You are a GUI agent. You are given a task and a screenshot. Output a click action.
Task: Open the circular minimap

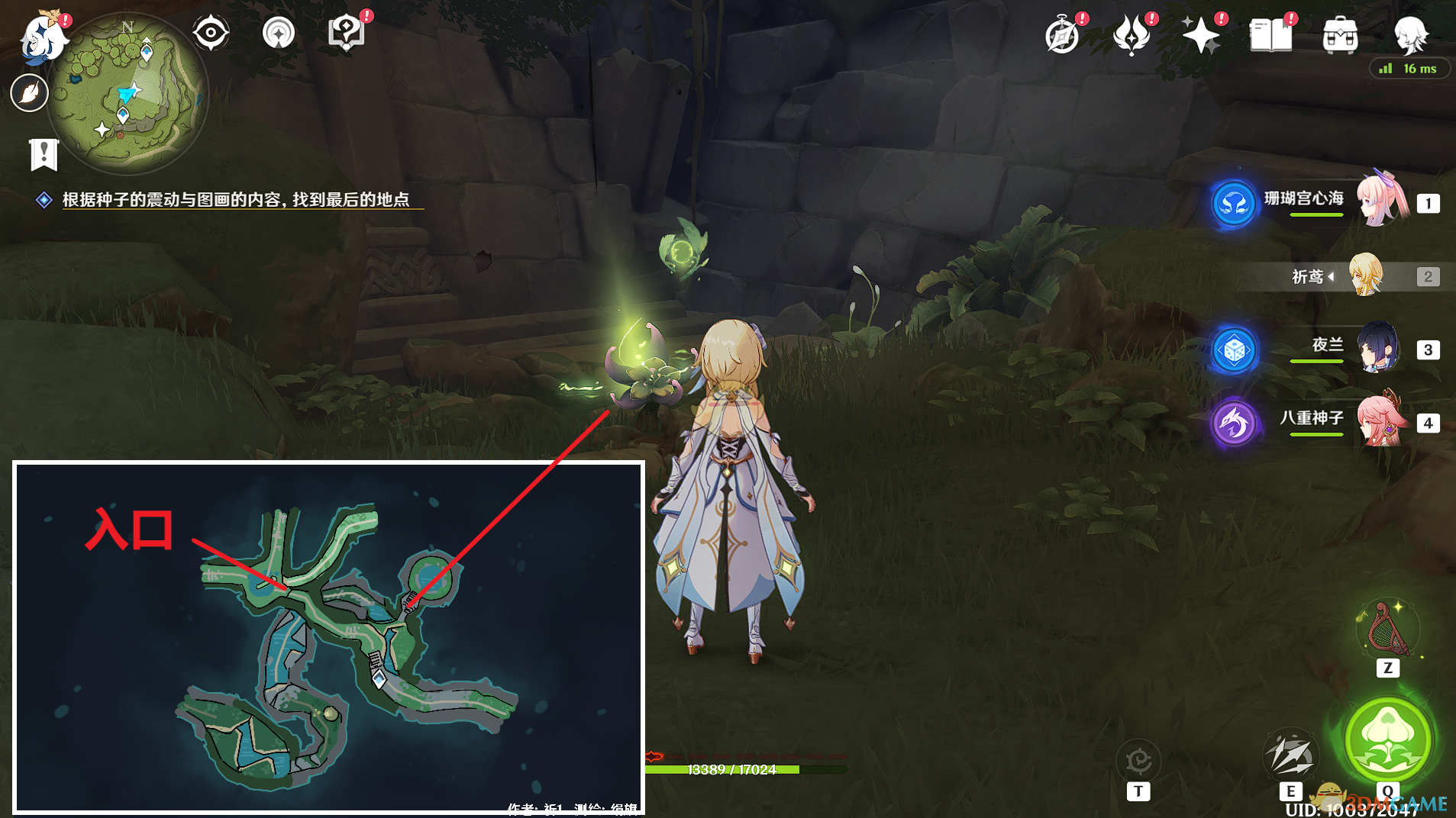[x=128, y=92]
